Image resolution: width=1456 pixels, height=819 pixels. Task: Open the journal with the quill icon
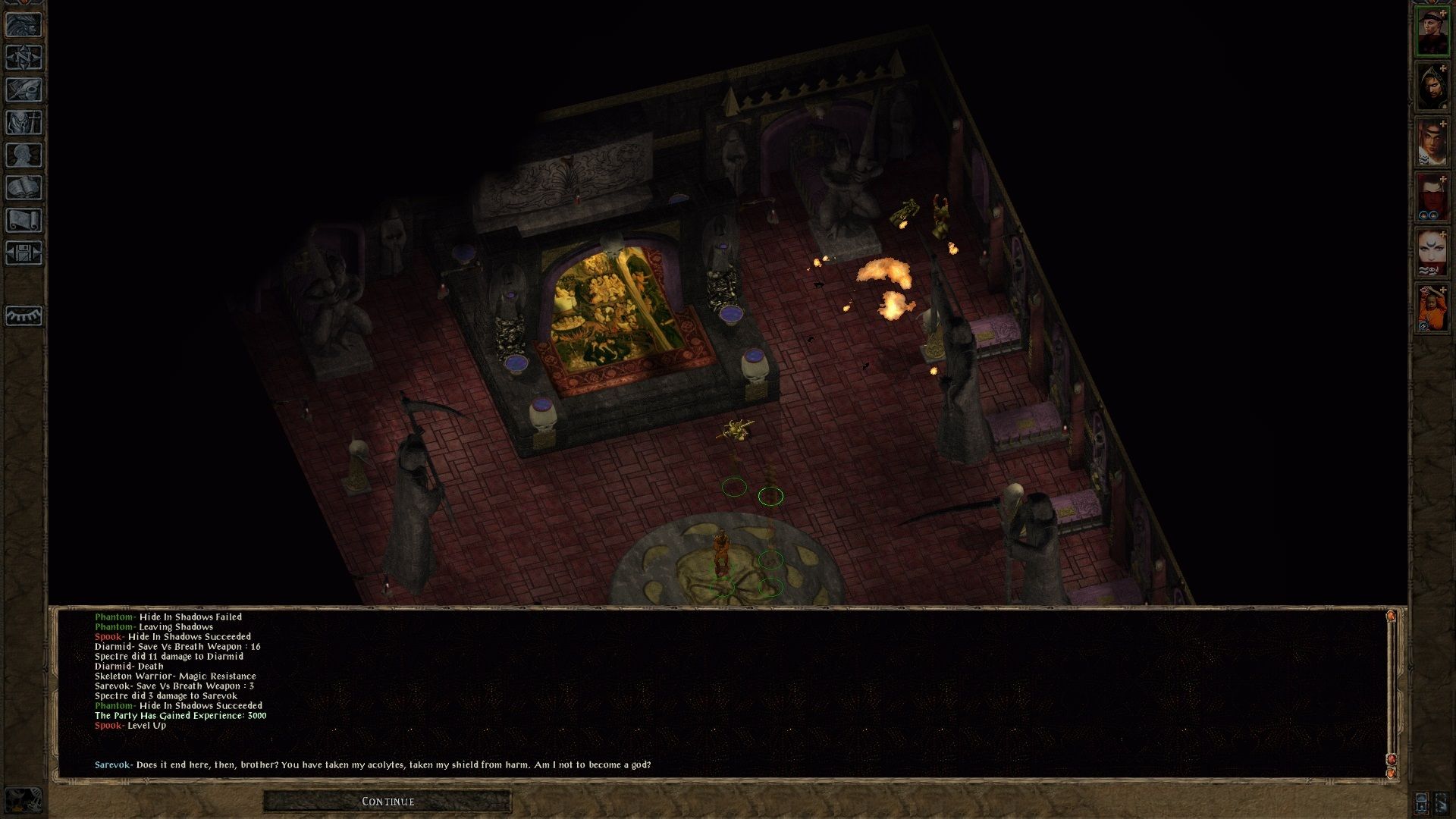click(24, 90)
